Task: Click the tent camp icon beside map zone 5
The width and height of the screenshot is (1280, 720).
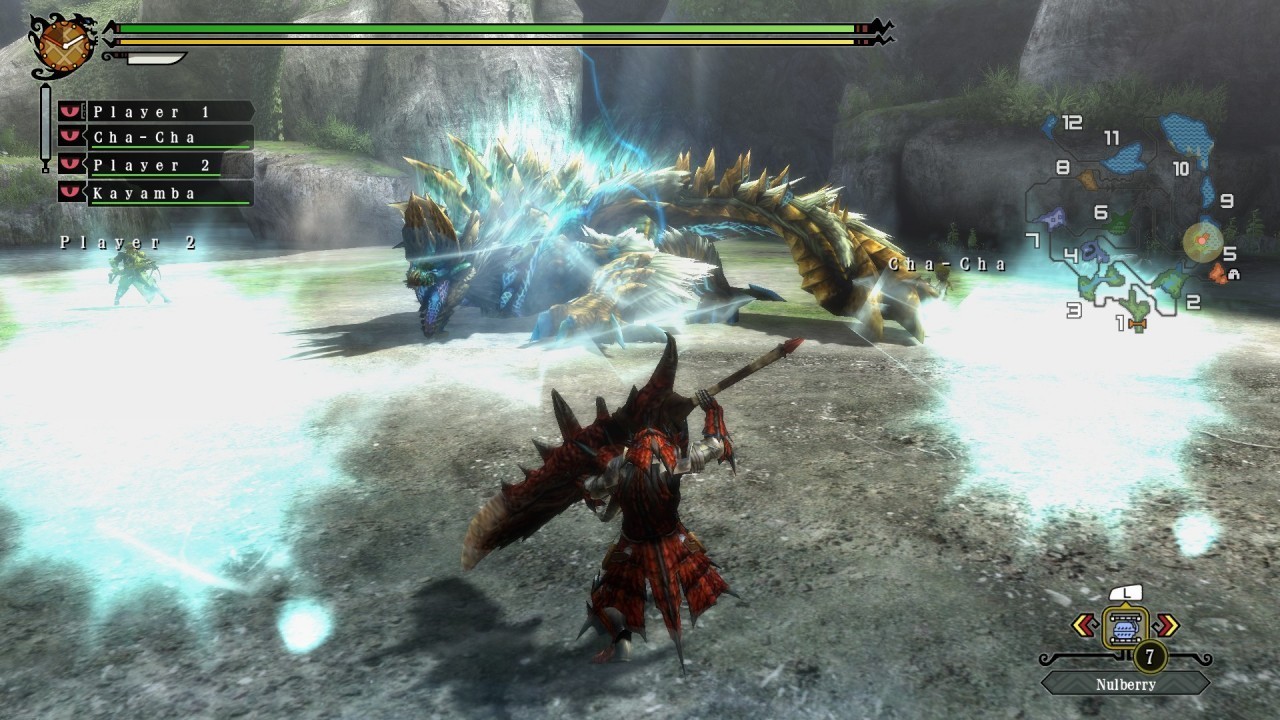Action: coord(1234,273)
